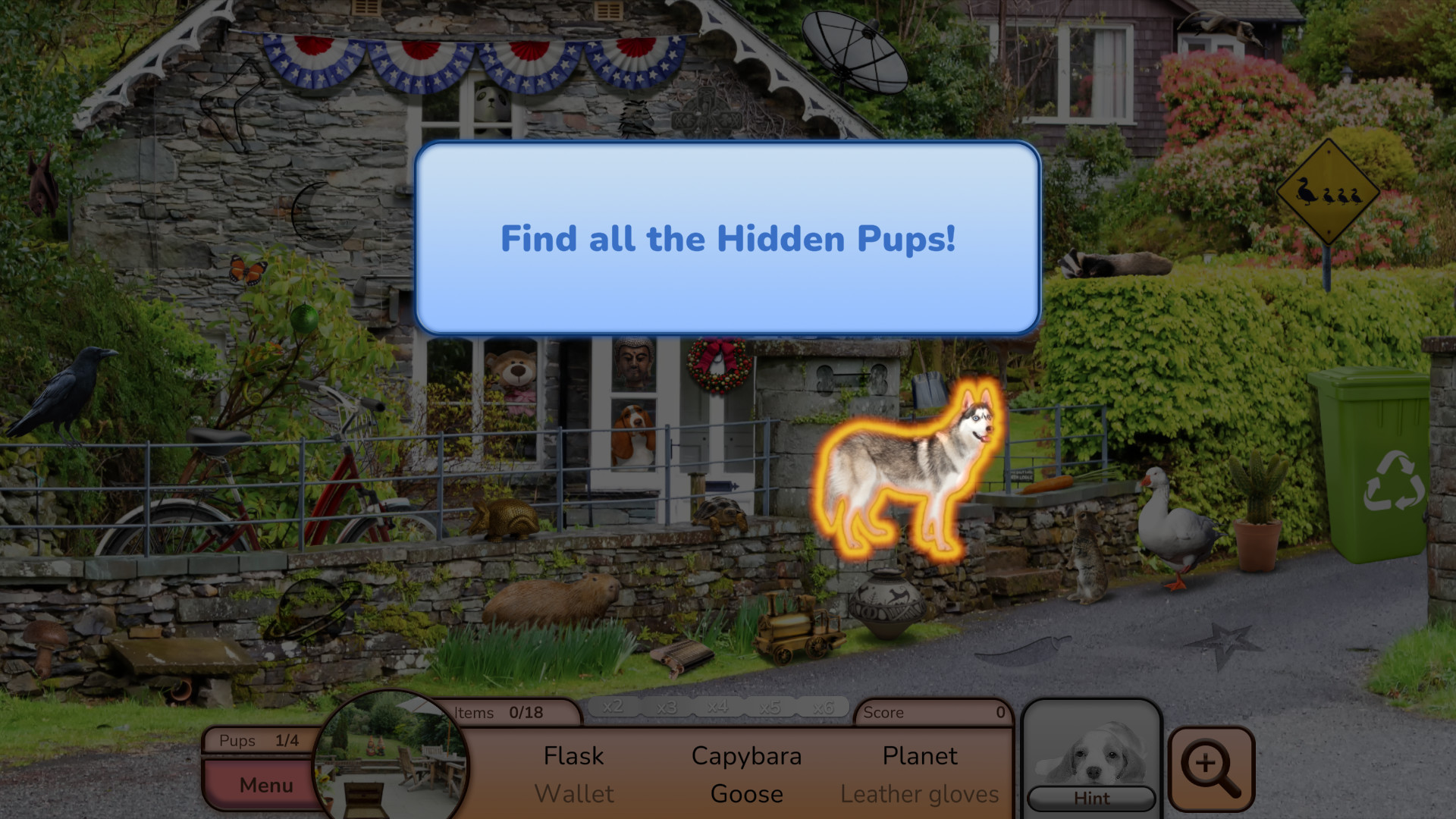Click the "Capybara" item label
Viewport: 1456px width, 819px height.
click(746, 755)
